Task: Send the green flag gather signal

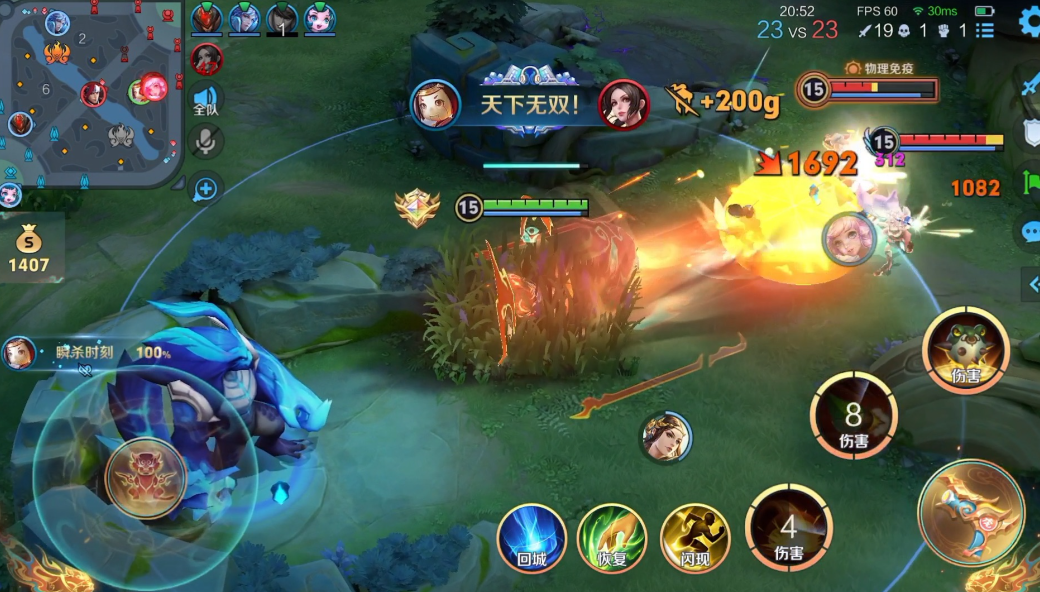Action: [x=1030, y=183]
